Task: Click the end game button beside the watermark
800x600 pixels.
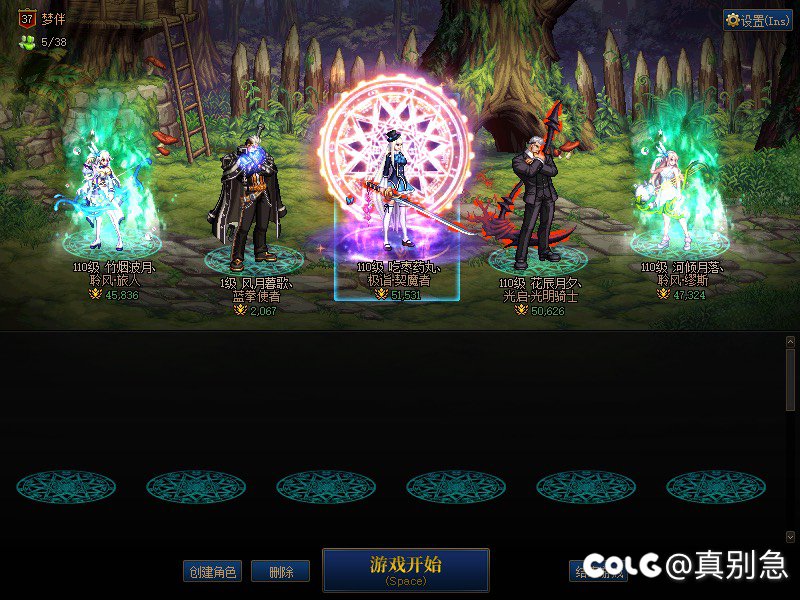Action: pyautogui.click(x=578, y=571)
